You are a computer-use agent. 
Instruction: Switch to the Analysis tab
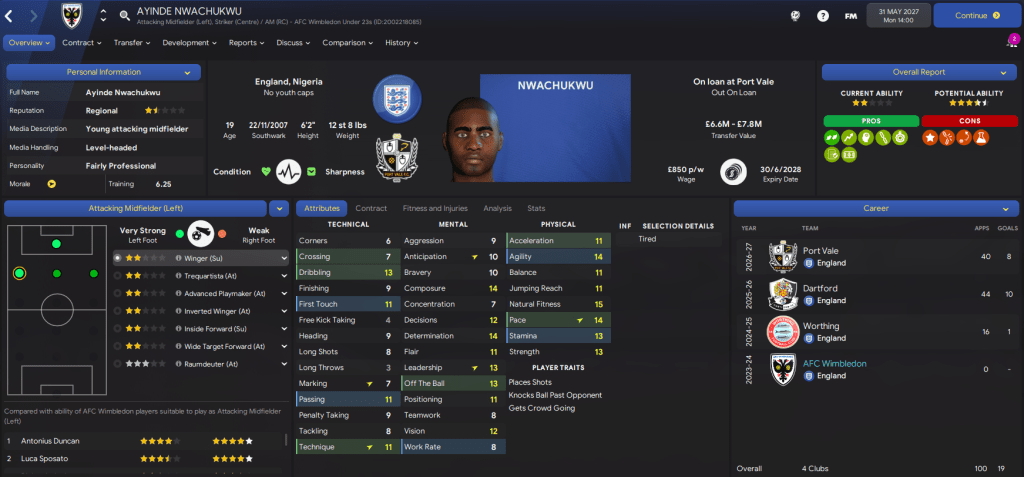click(497, 208)
